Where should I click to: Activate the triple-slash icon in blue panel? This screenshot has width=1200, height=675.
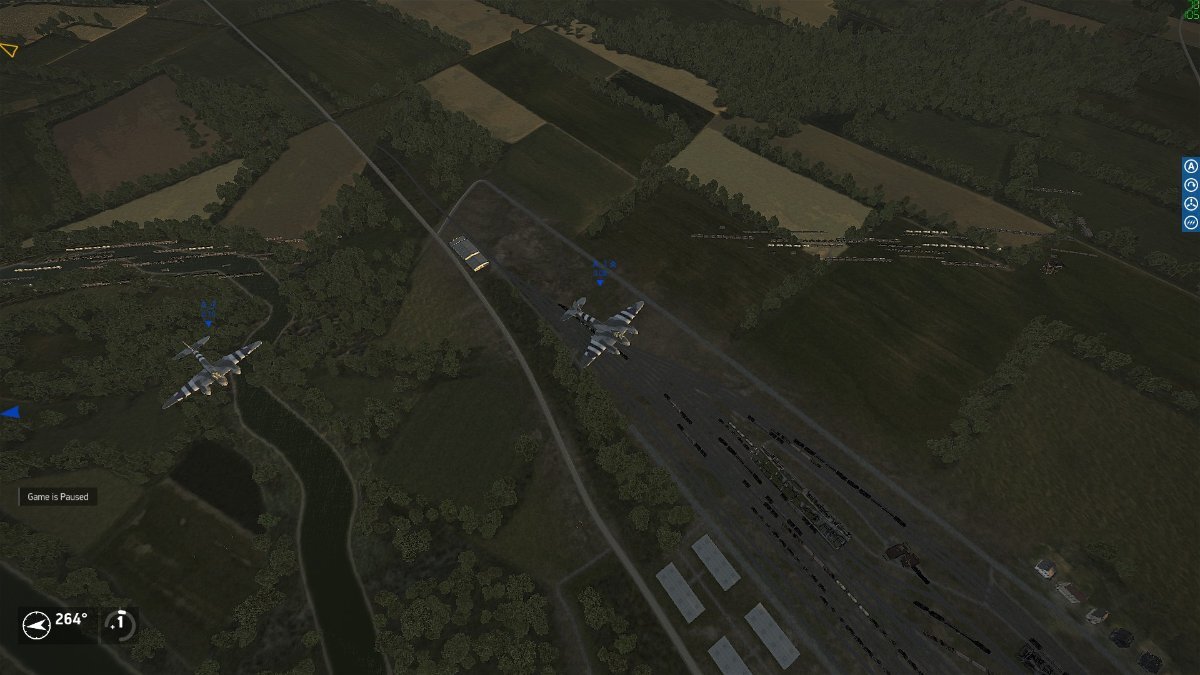[1191, 223]
